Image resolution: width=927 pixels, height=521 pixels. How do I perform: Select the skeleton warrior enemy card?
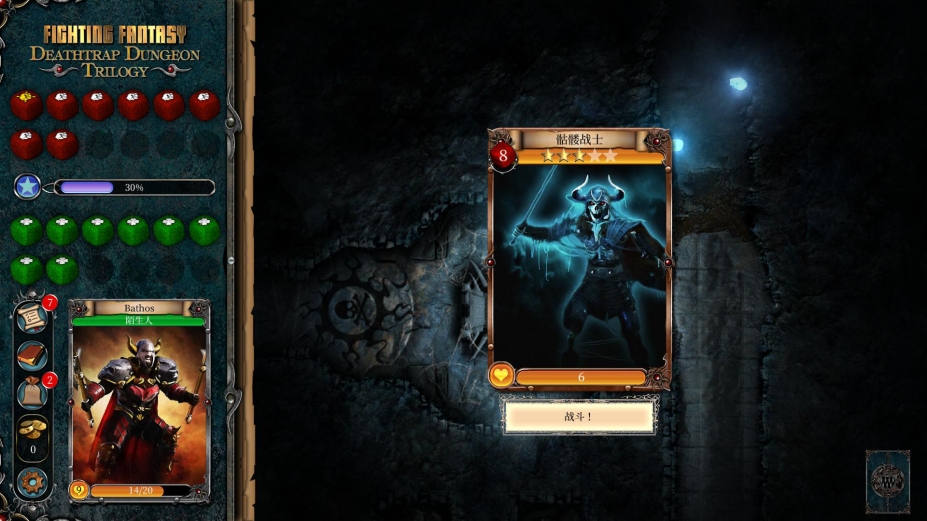tap(579, 260)
